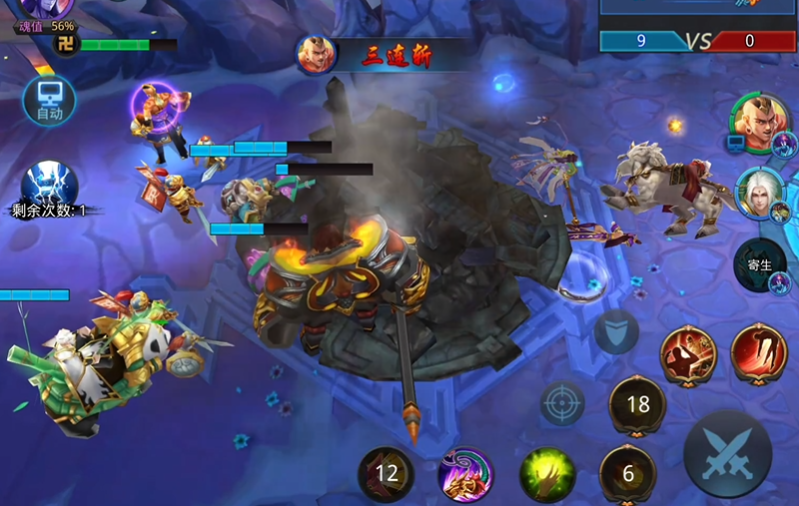Screen dimensions: 799x506
Task: Tap the crosshair target-lock button
Action: (x=563, y=405)
